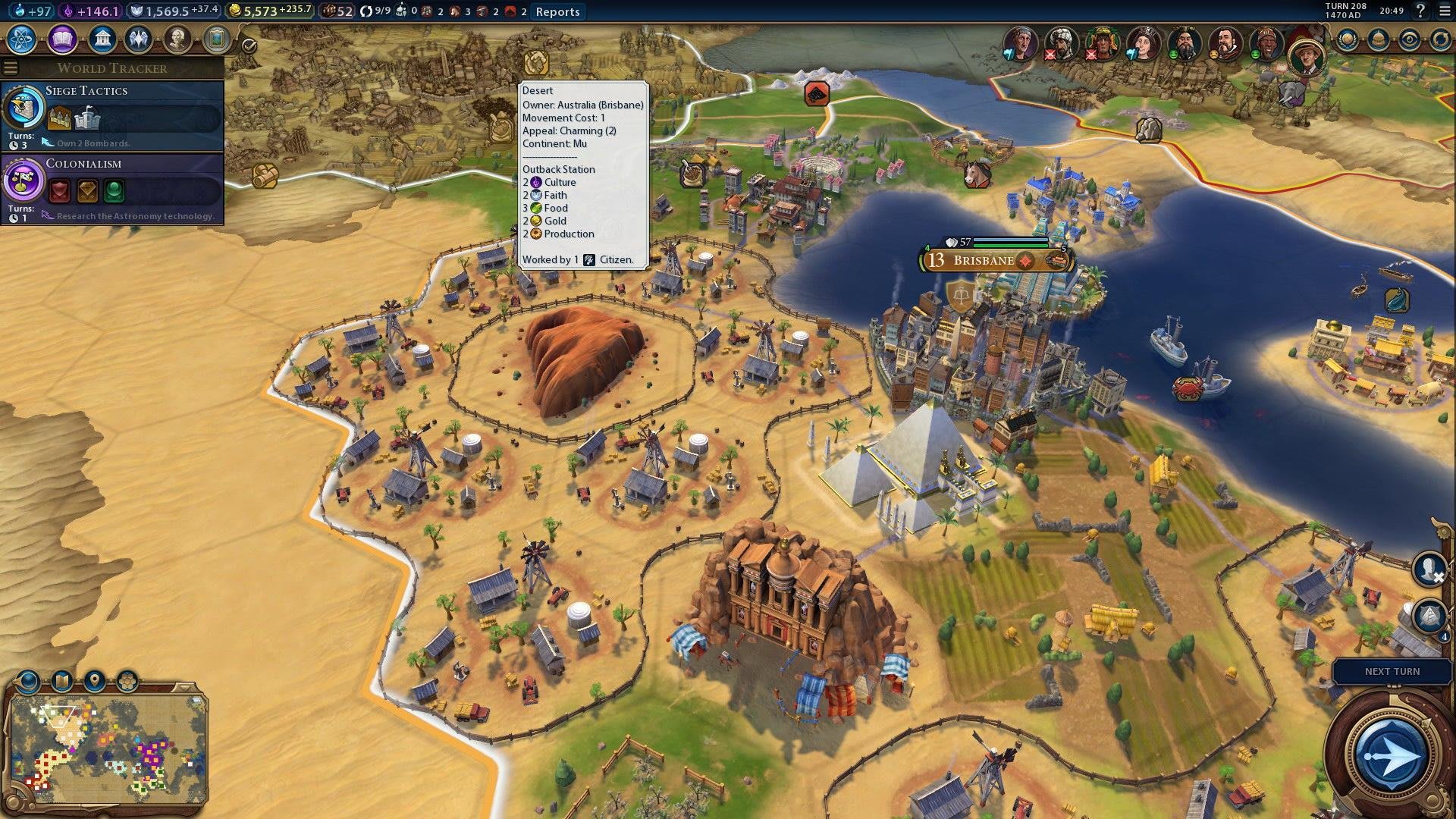This screenshot has height=819, width=1456.
Task: Click the Next Turn label
Action: [1392, 672]
